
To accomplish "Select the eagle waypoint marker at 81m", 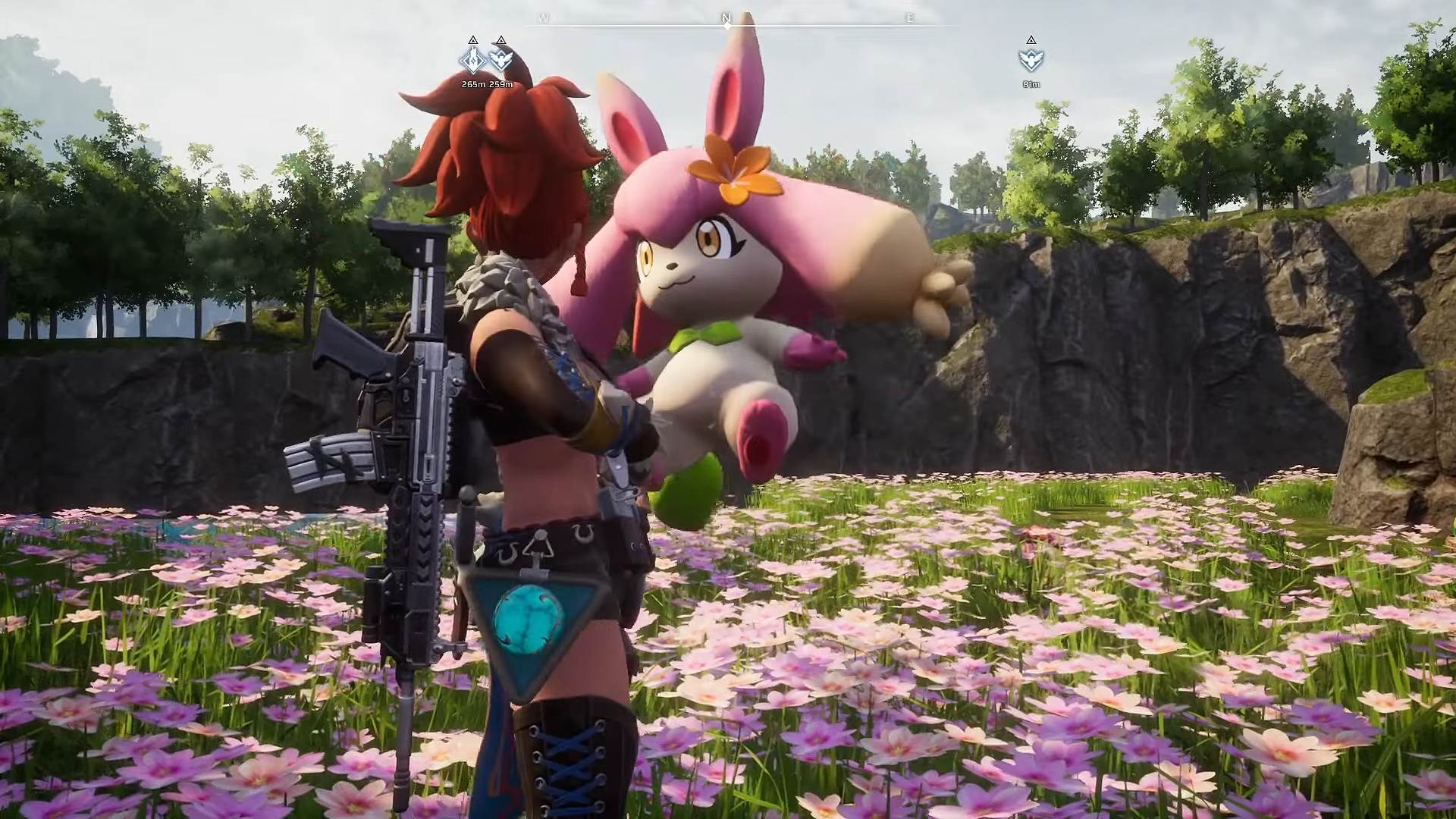I will (1031, 60).
